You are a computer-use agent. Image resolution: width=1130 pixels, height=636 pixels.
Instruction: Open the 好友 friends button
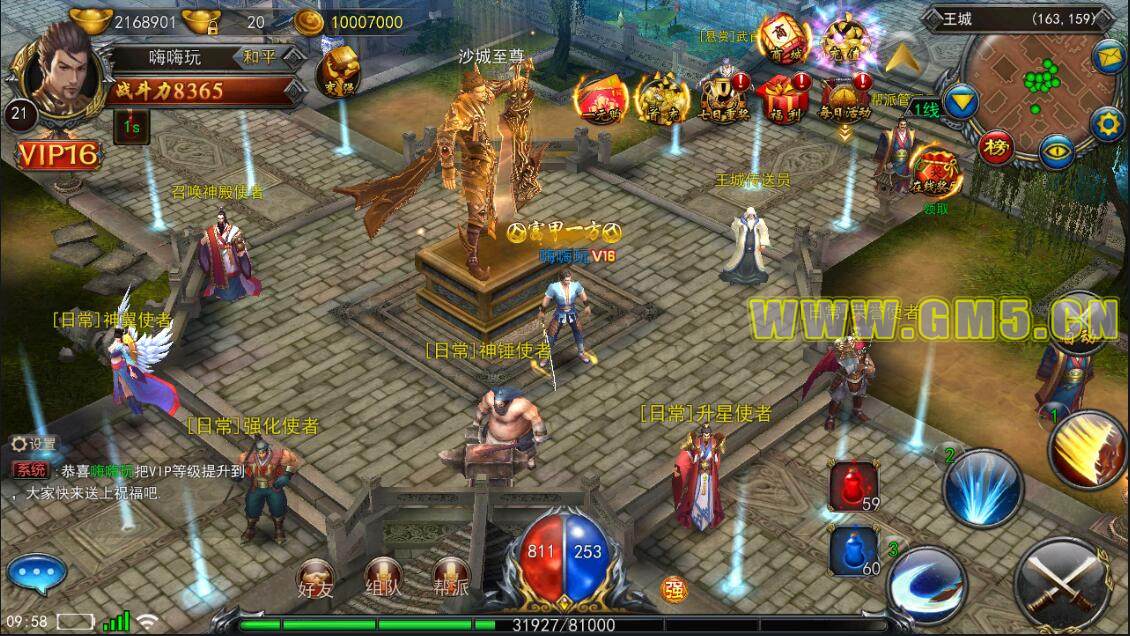tap(315, 579)
